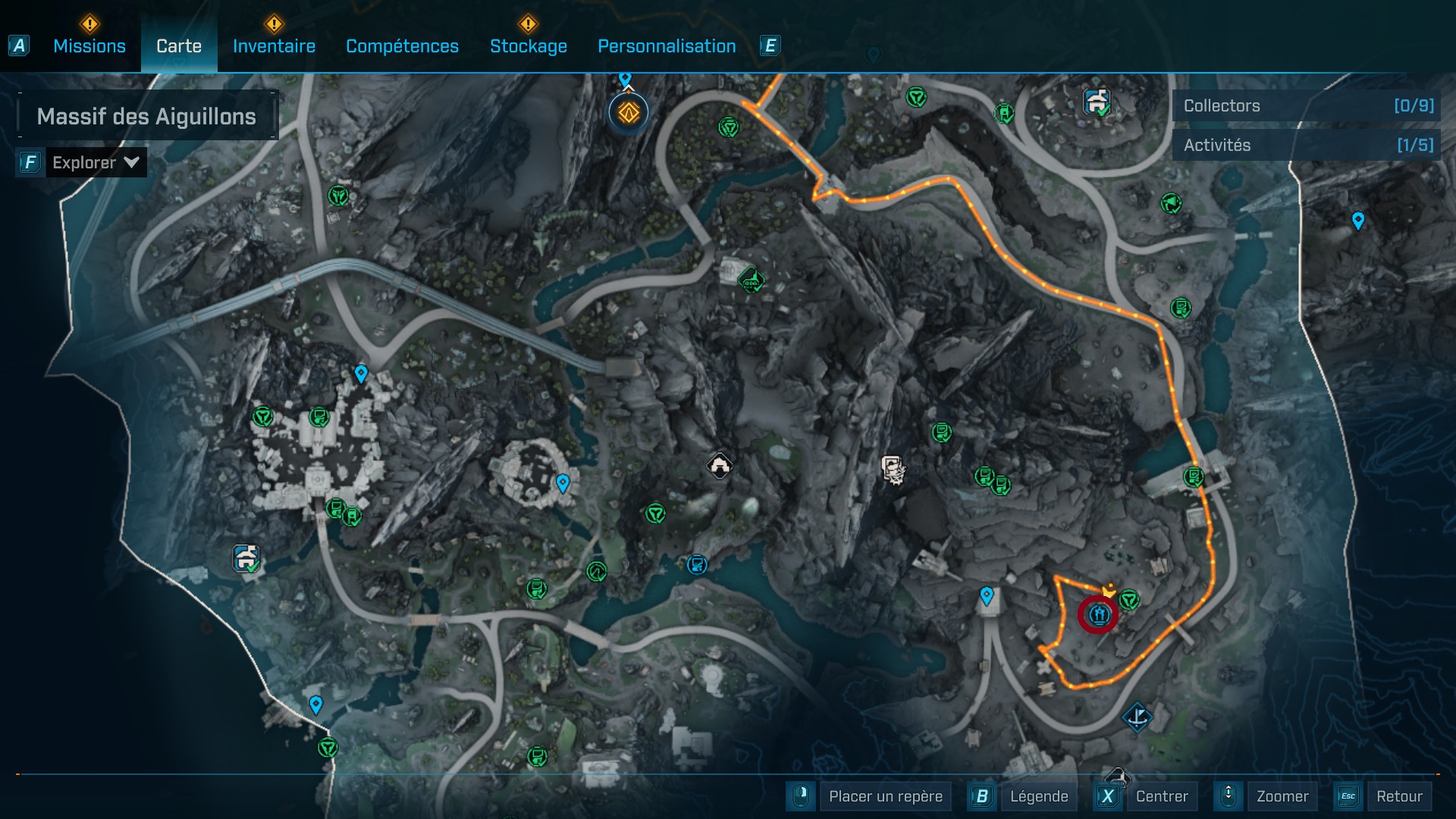
Task: Select the Carte tab
Action: tap(179, 46)
